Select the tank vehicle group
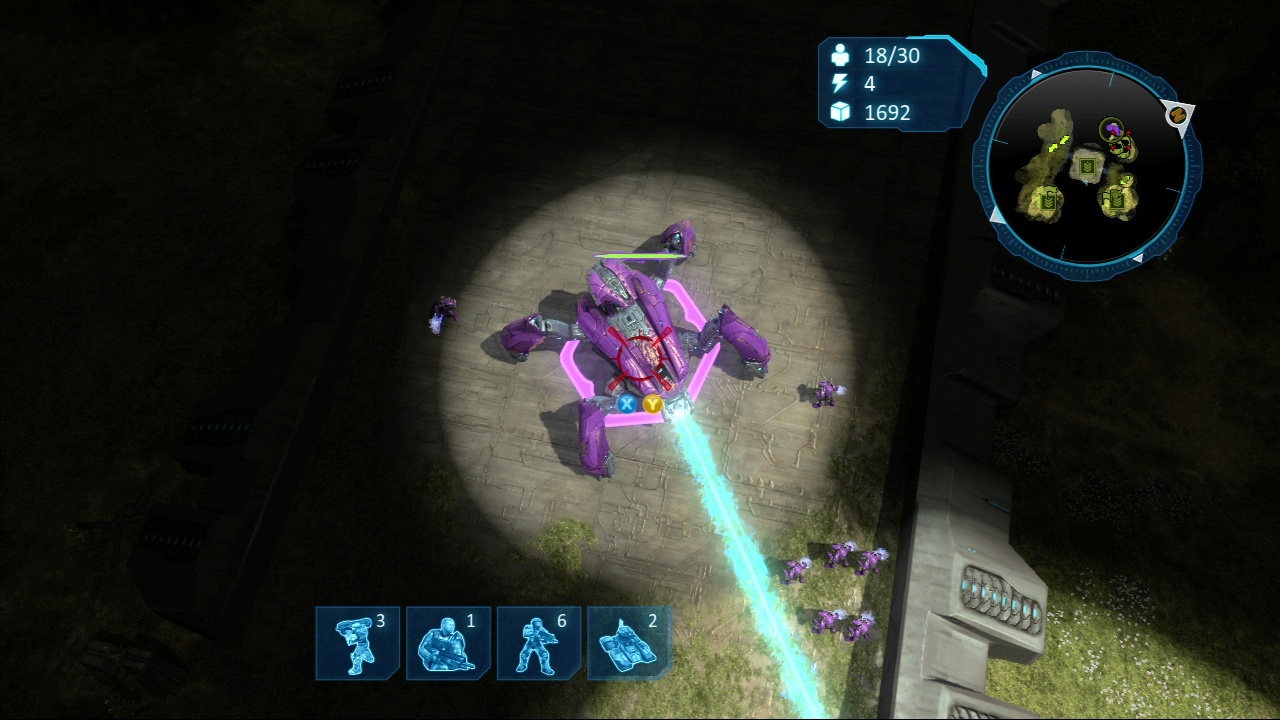The image size is (1280, 720). 629,643
